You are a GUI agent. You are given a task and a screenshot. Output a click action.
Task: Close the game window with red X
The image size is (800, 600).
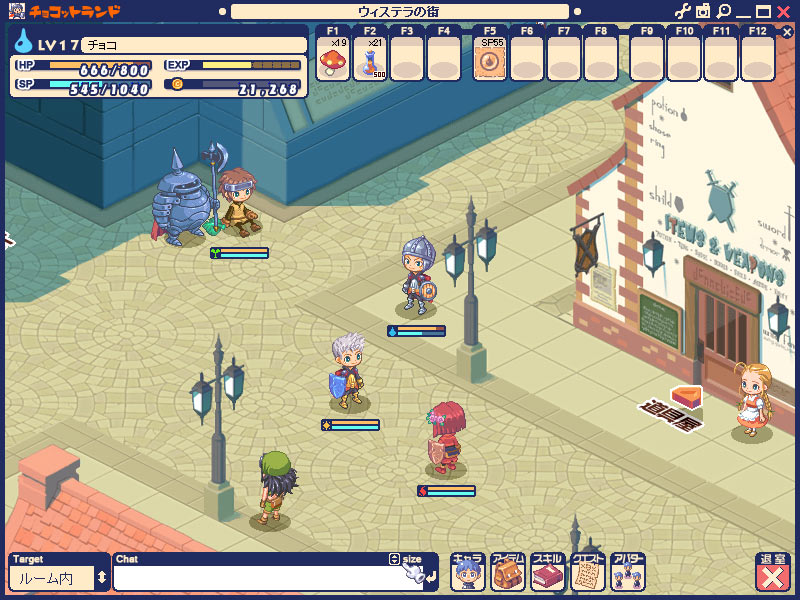784,11
